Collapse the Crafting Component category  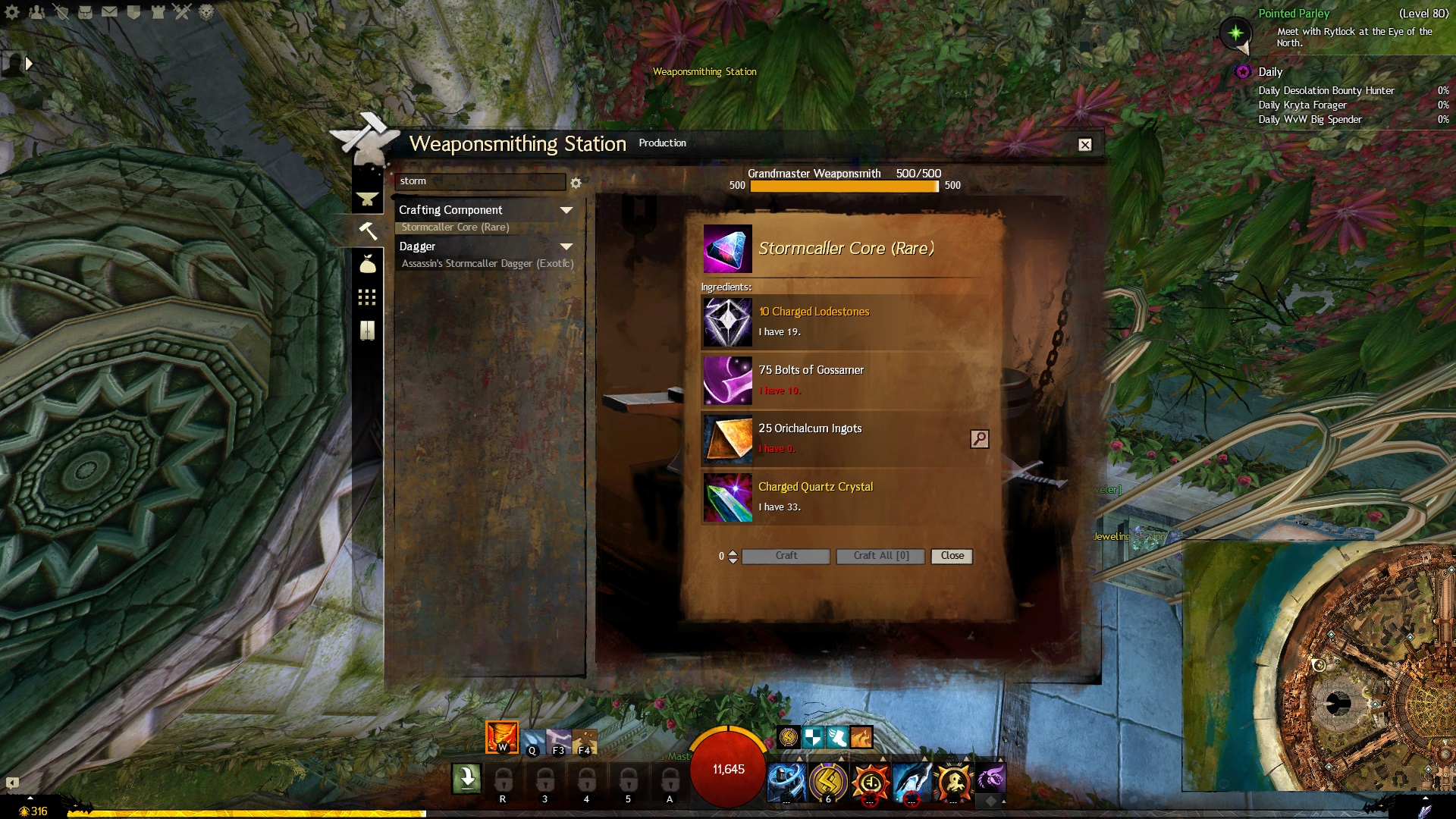tap(566, 210)
